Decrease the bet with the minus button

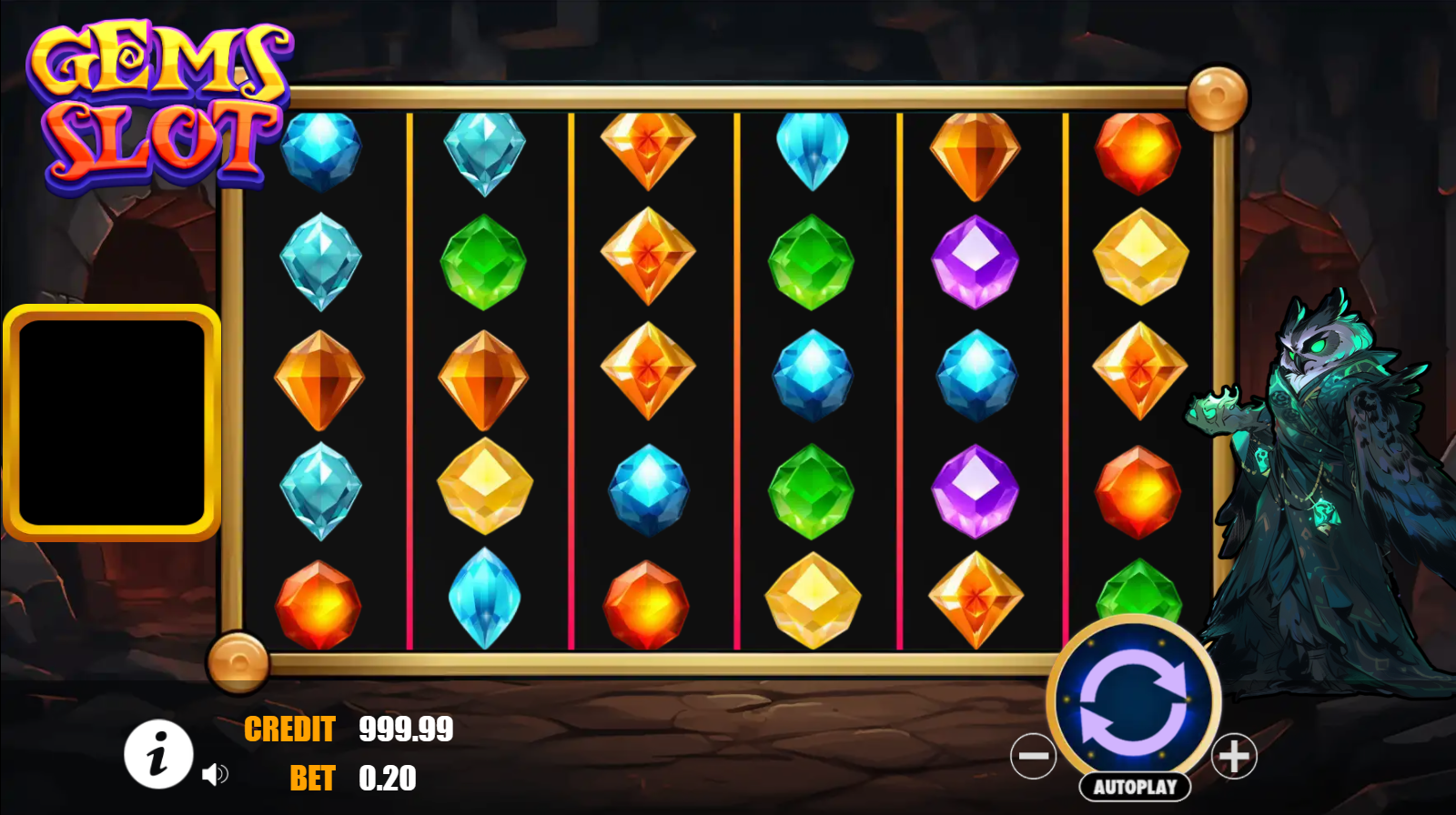1036,757
